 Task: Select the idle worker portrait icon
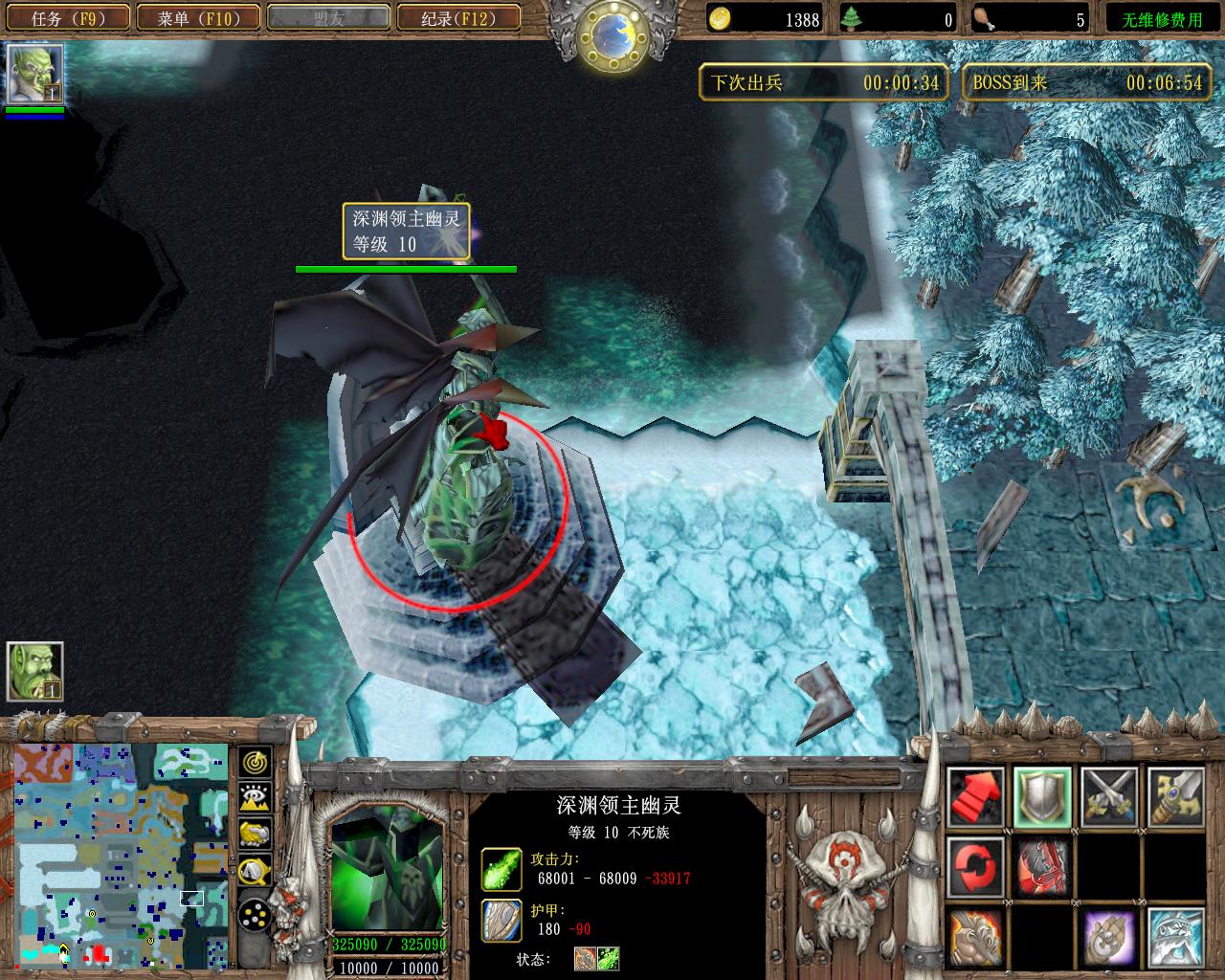coord(35,671)
